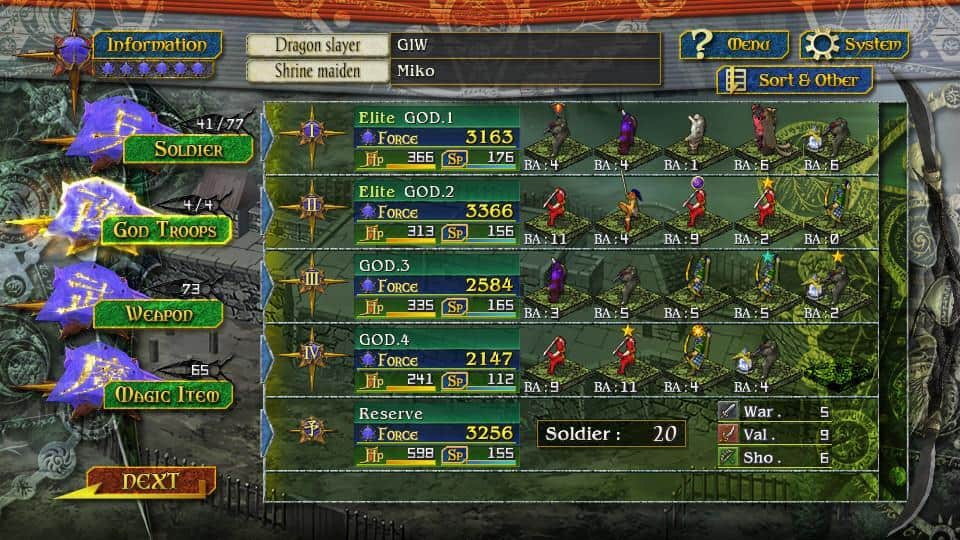Pick the GOD.4 troop row

[436, 359]
